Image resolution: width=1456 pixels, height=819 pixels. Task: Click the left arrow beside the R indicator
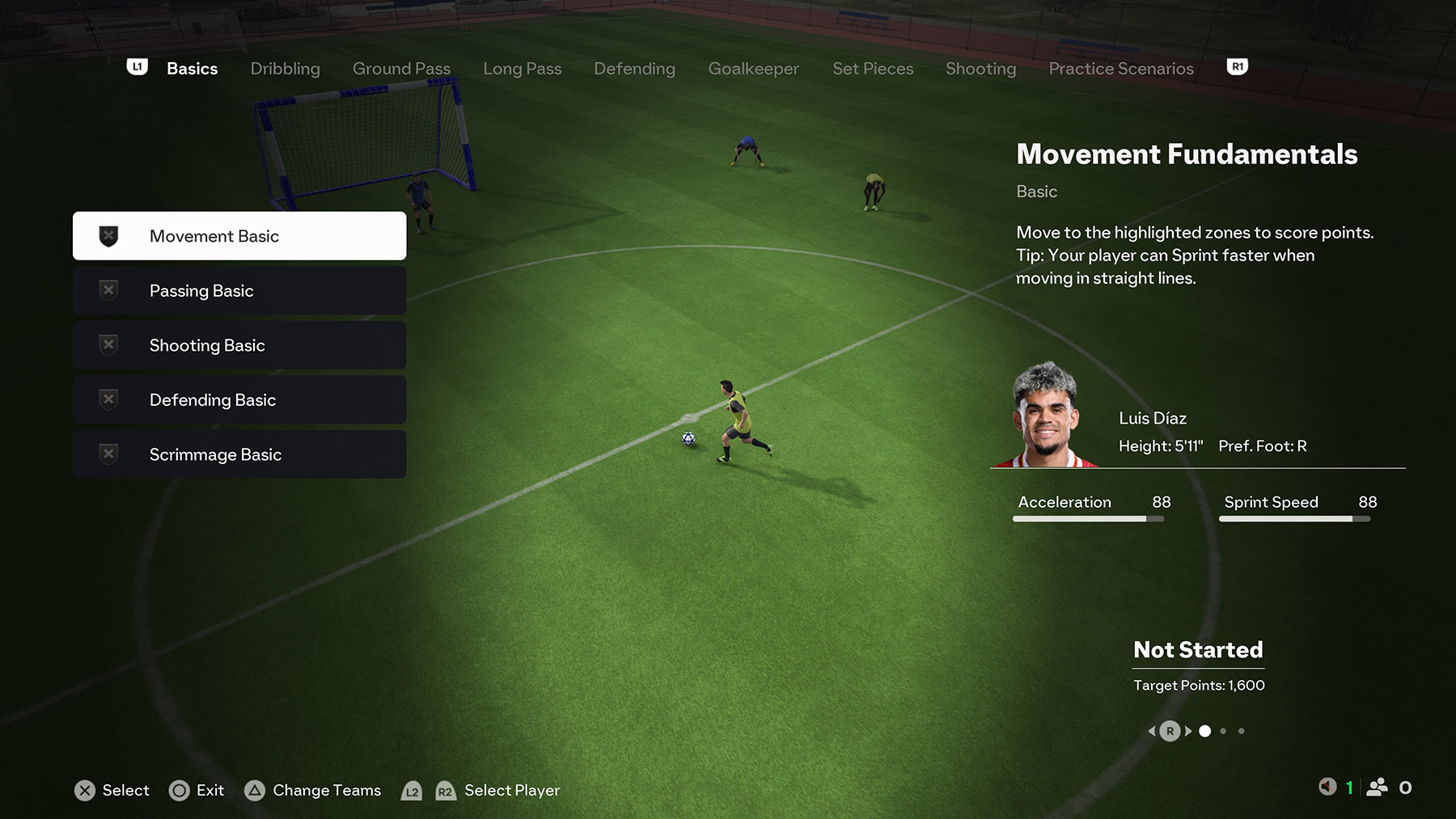1152,730
